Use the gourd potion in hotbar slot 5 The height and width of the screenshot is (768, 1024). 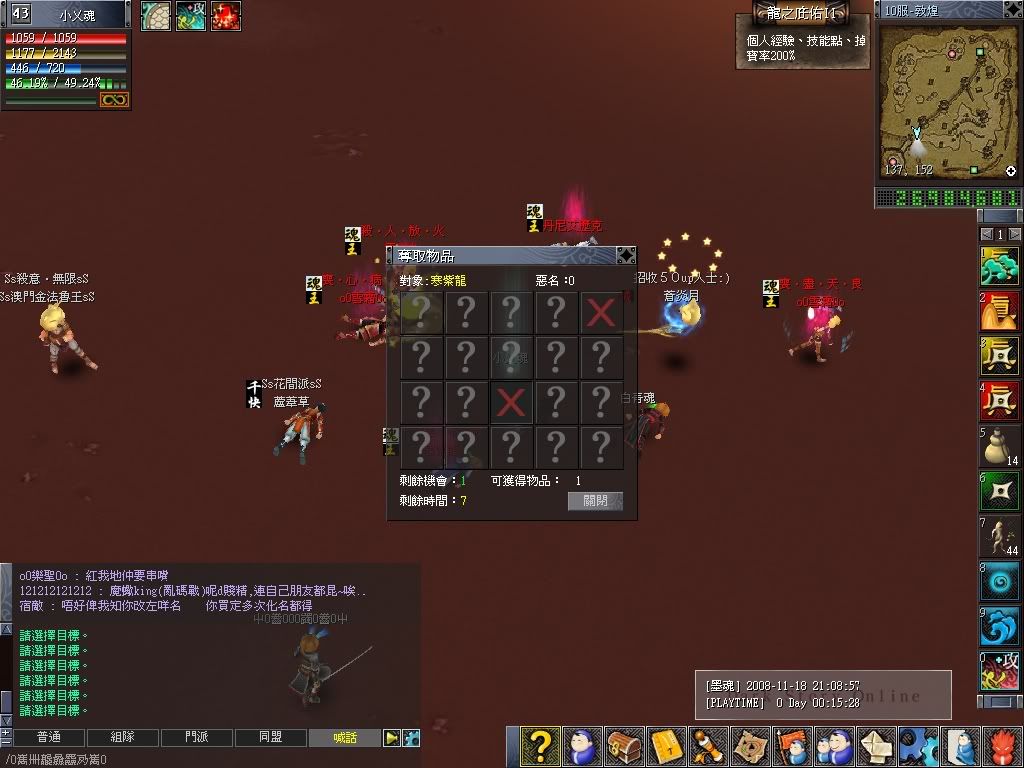tap(999, 446)
